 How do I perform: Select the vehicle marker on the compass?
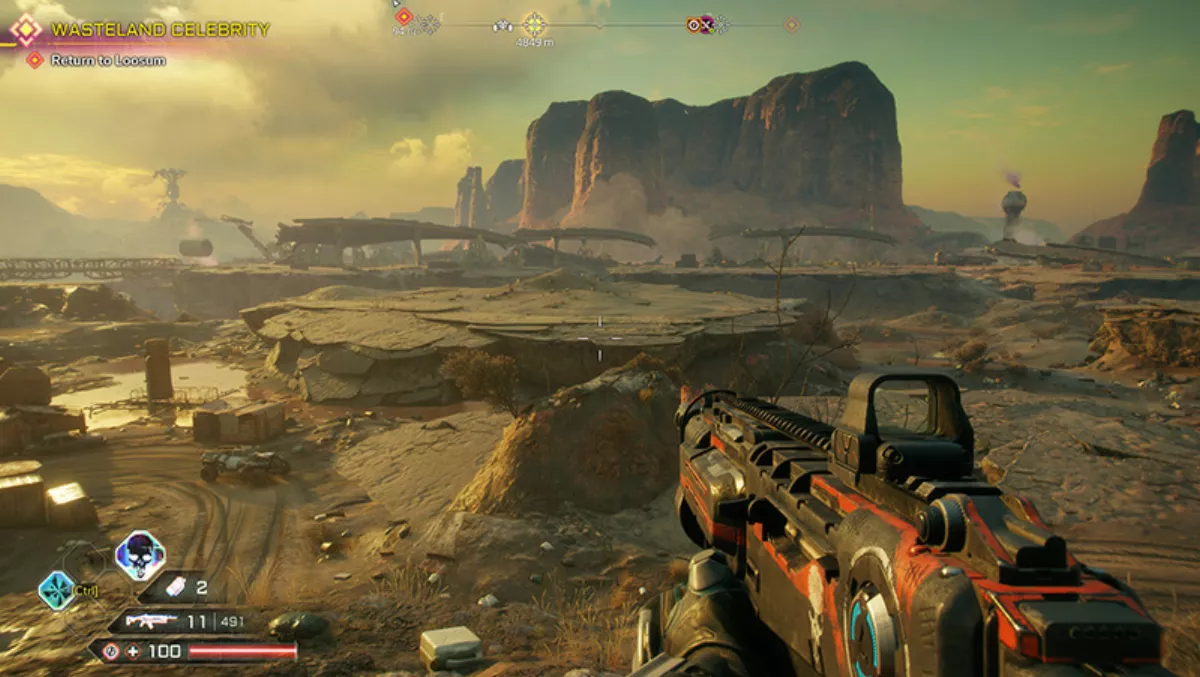click(502, 25)
